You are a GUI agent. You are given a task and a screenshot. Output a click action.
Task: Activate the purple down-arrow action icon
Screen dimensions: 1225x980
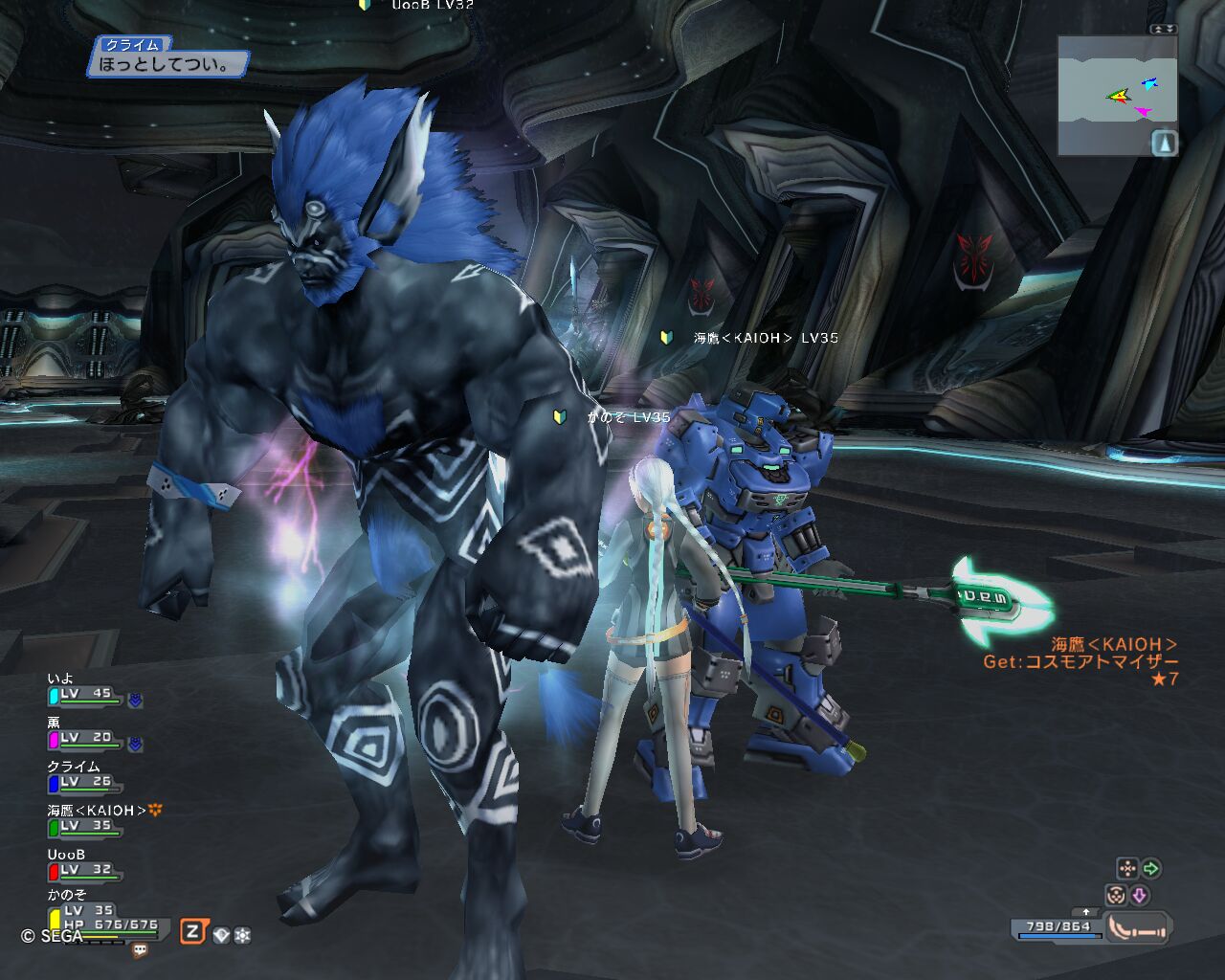coord(1140,895)
